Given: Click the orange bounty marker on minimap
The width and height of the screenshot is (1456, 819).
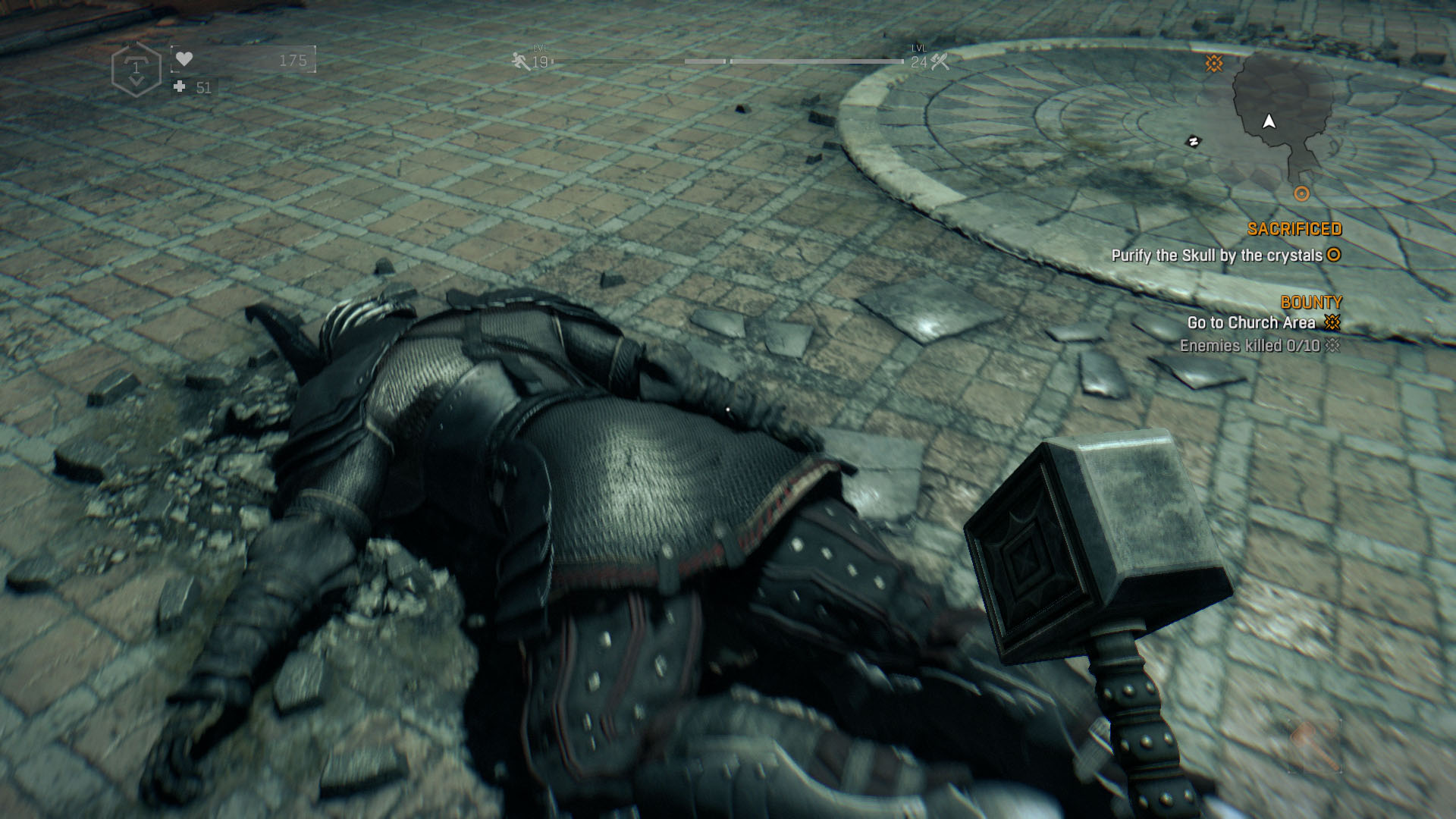Looking at the screenshot, I should coord(1214,63).
